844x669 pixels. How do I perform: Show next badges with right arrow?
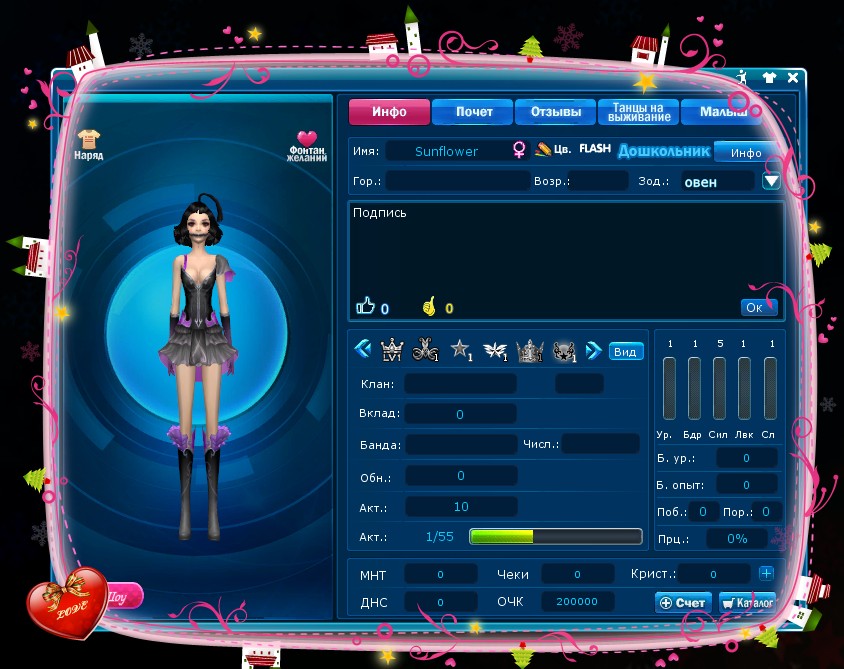coord(593,350)
